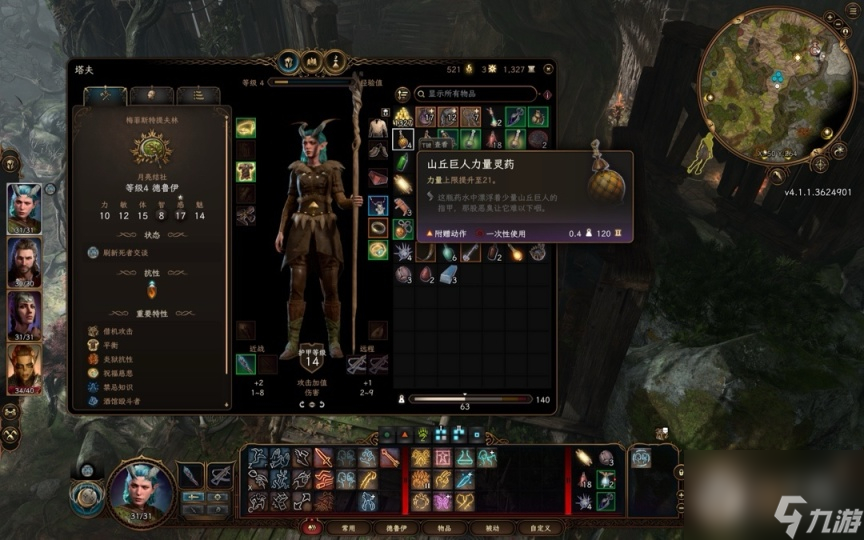Open the first character sheet tab

pyautogui.click(x=105, y=96)
